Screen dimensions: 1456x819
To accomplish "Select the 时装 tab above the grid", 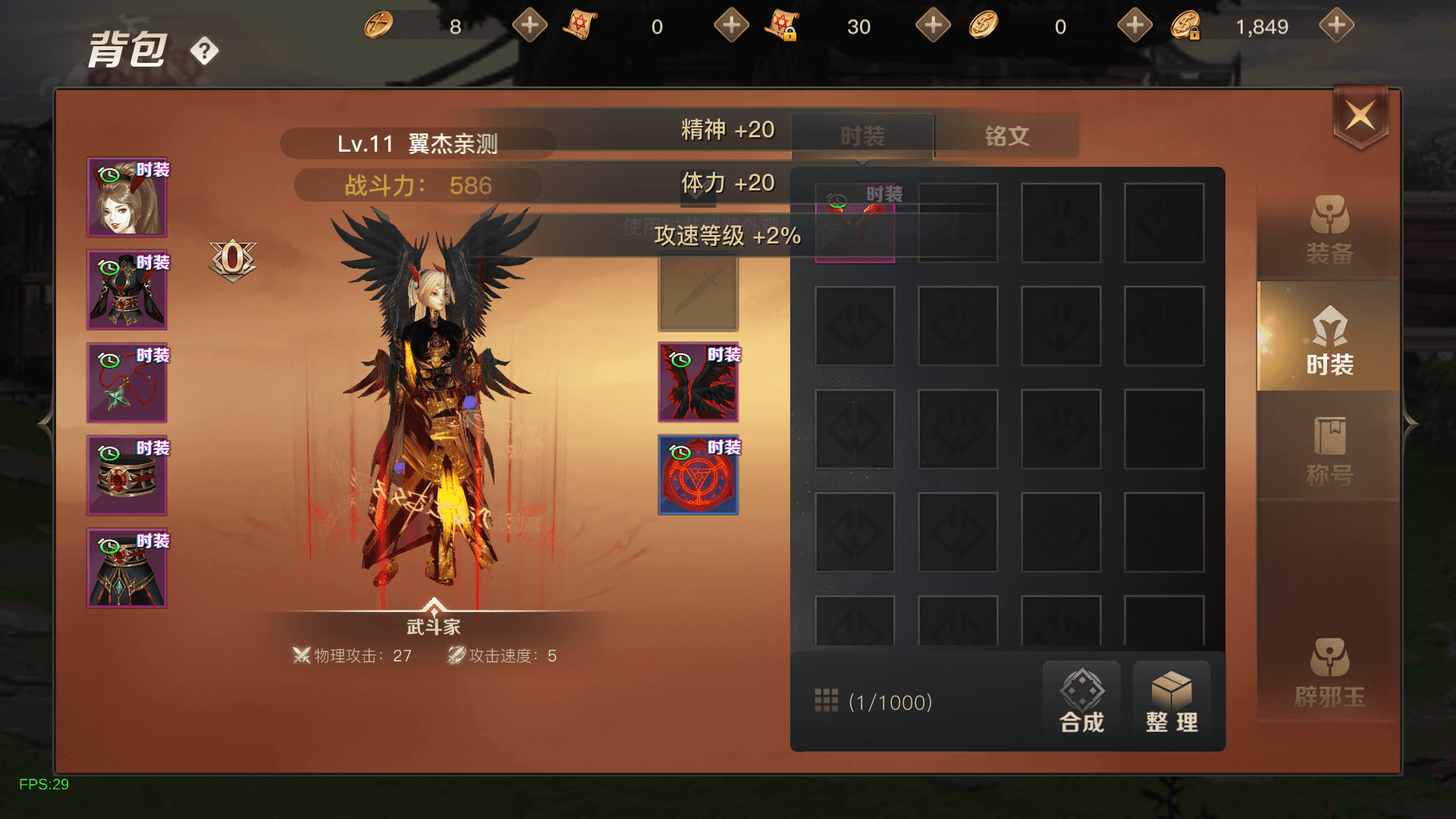I will 862,136.
